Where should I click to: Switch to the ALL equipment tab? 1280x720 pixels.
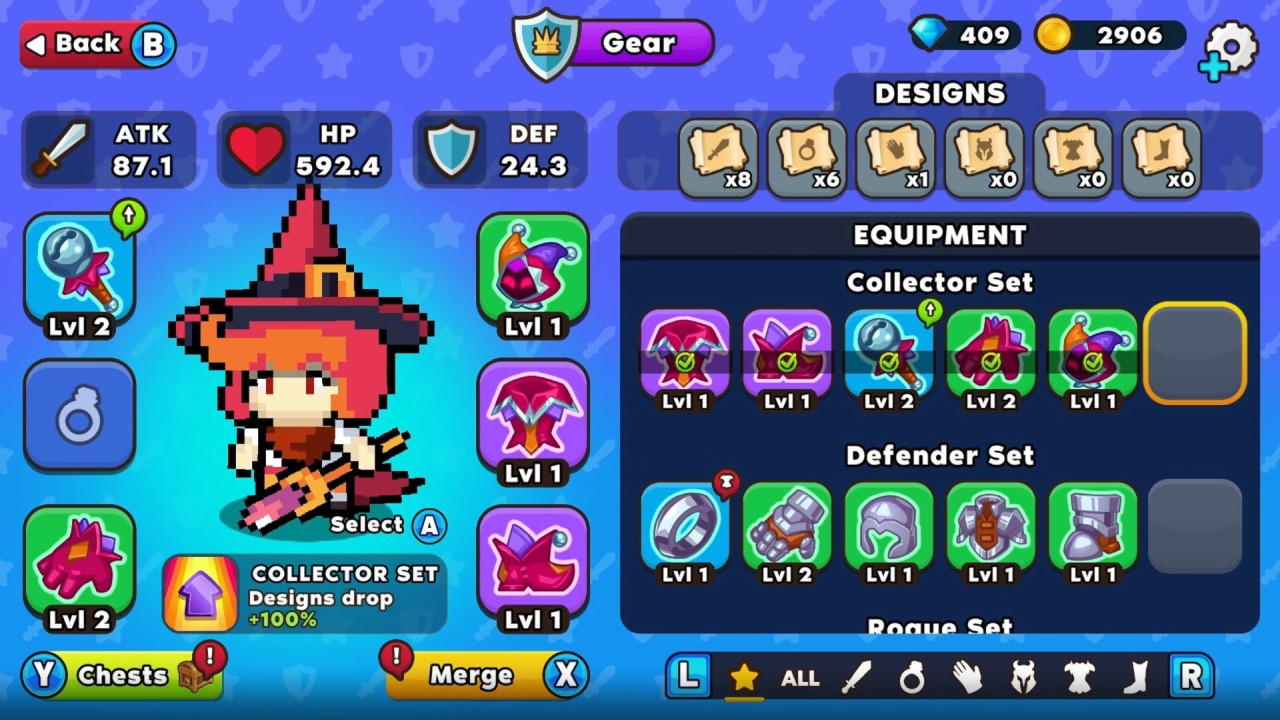pyautogui.click(x=800, y=678)
